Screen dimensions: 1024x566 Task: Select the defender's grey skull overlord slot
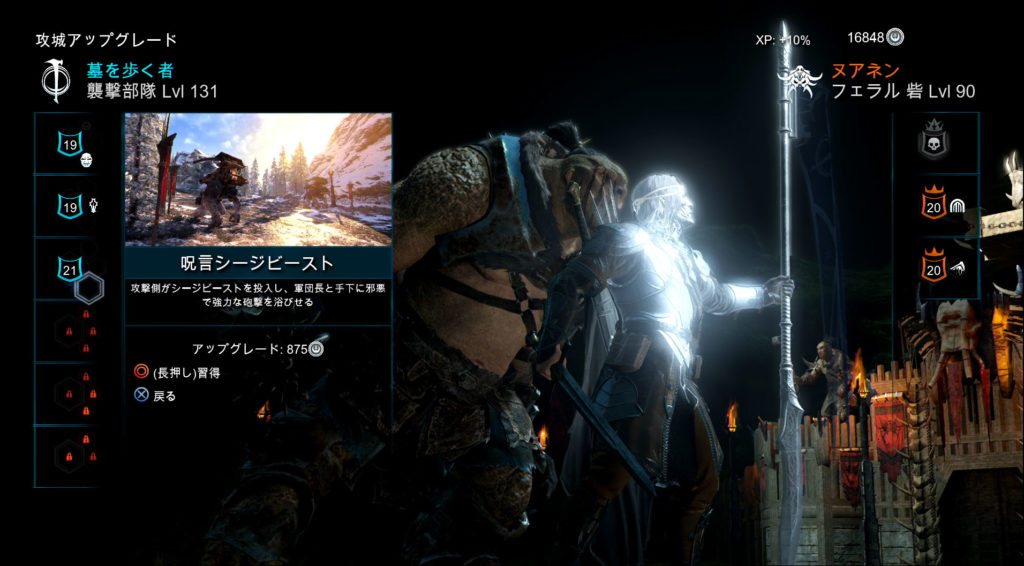[x=934, y=143]
